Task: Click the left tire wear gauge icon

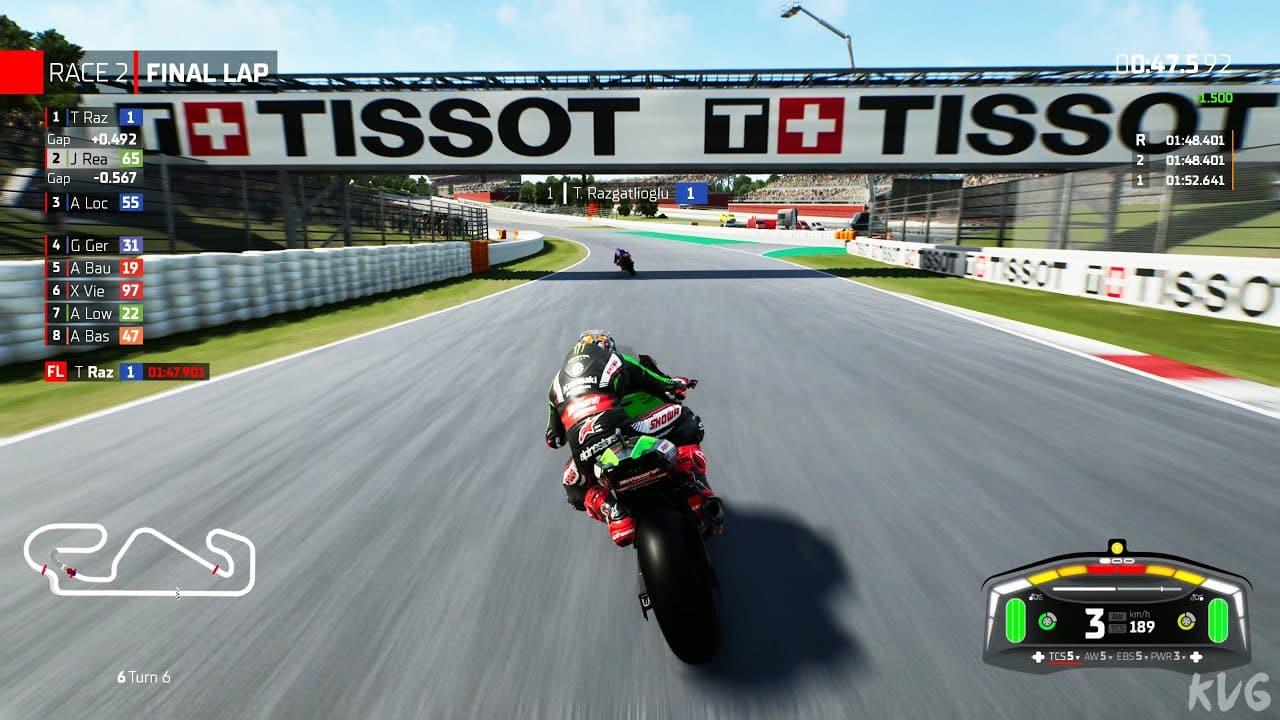Action: (x=1015, y=620)
